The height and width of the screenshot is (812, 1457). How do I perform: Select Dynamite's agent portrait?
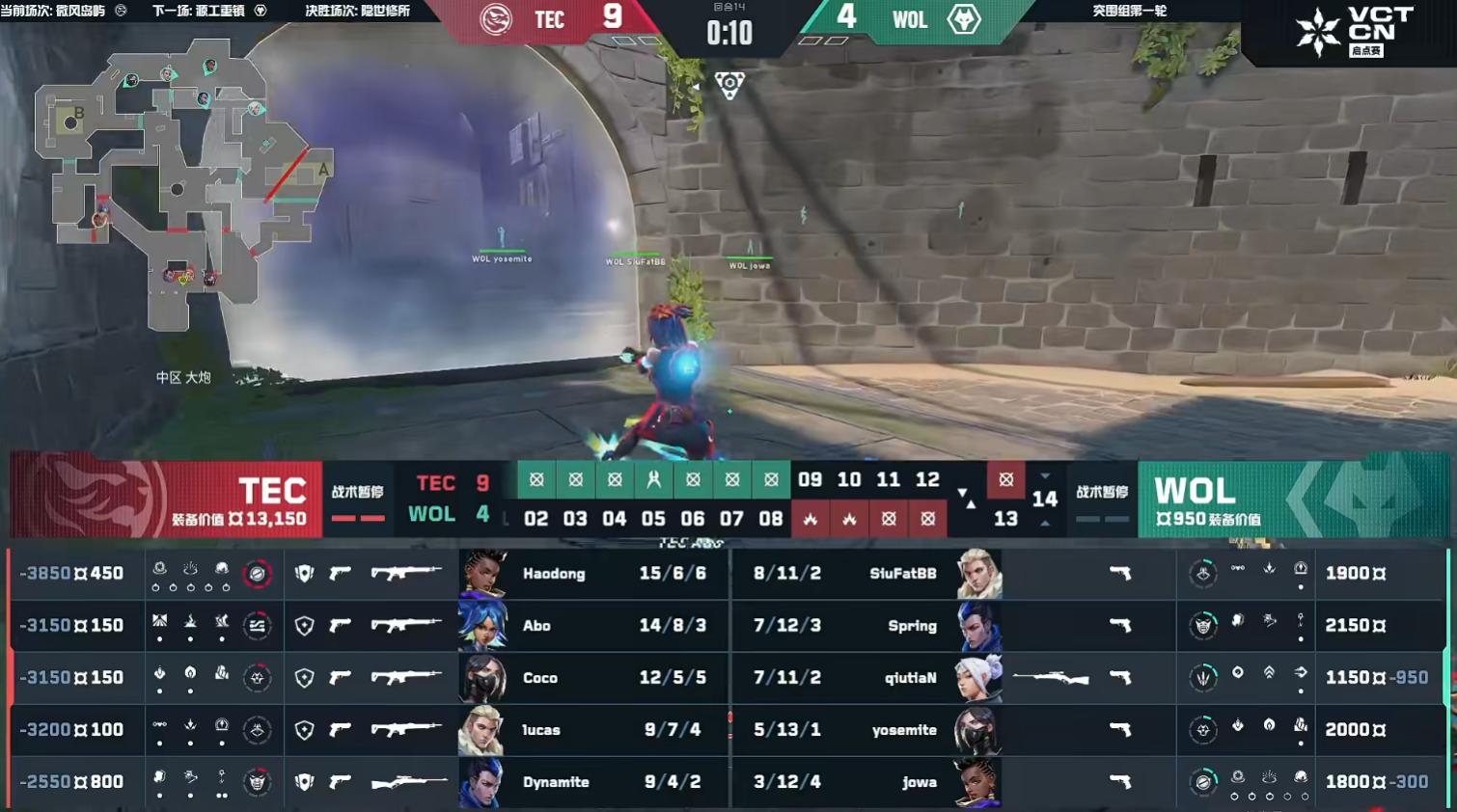pos(482,782)
